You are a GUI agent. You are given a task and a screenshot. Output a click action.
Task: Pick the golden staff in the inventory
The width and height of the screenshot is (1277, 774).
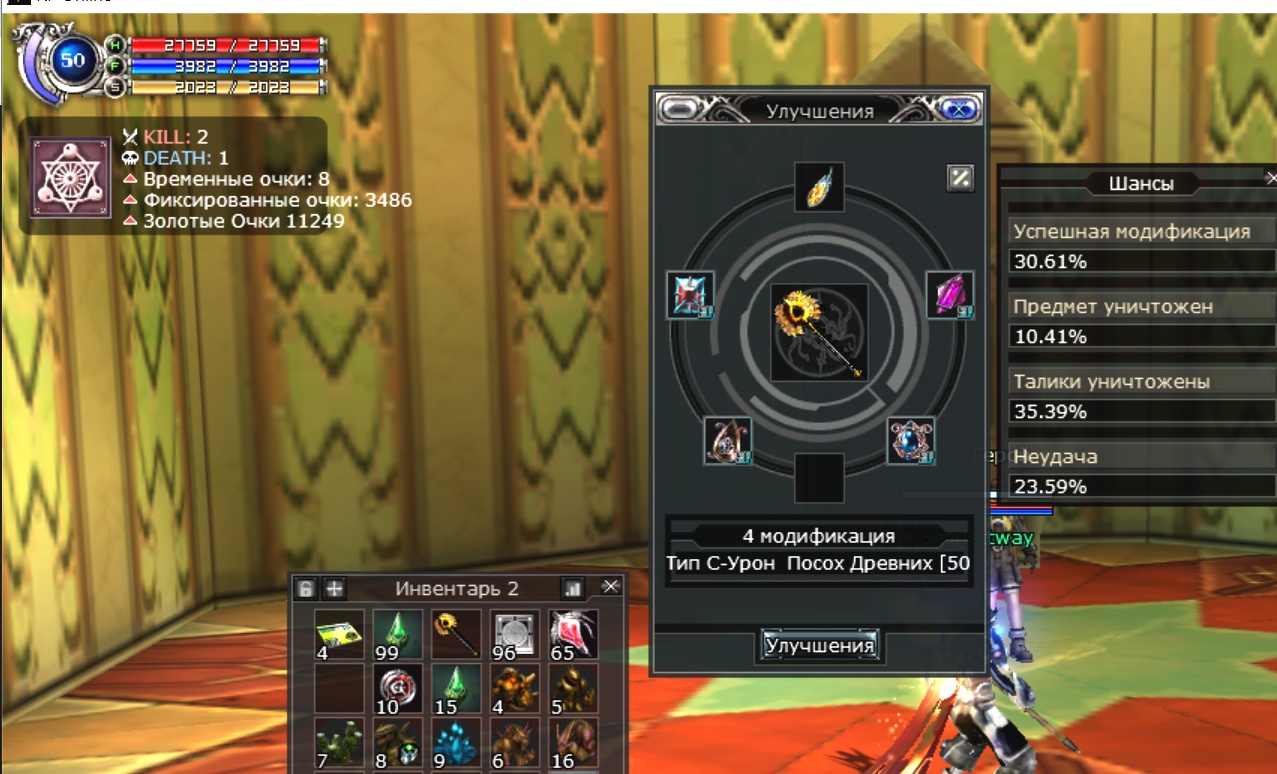pos(457,634)
